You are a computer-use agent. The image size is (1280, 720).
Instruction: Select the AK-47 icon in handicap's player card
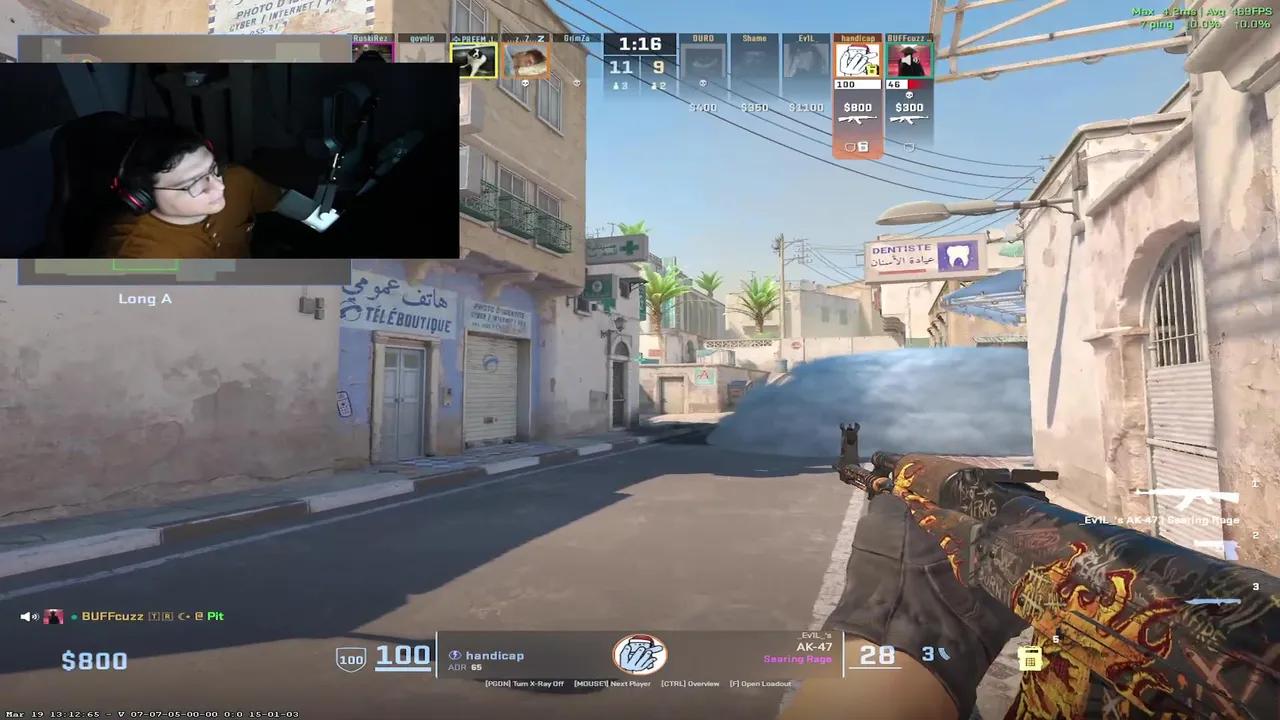pyautogui.click(x=858, y=119)
